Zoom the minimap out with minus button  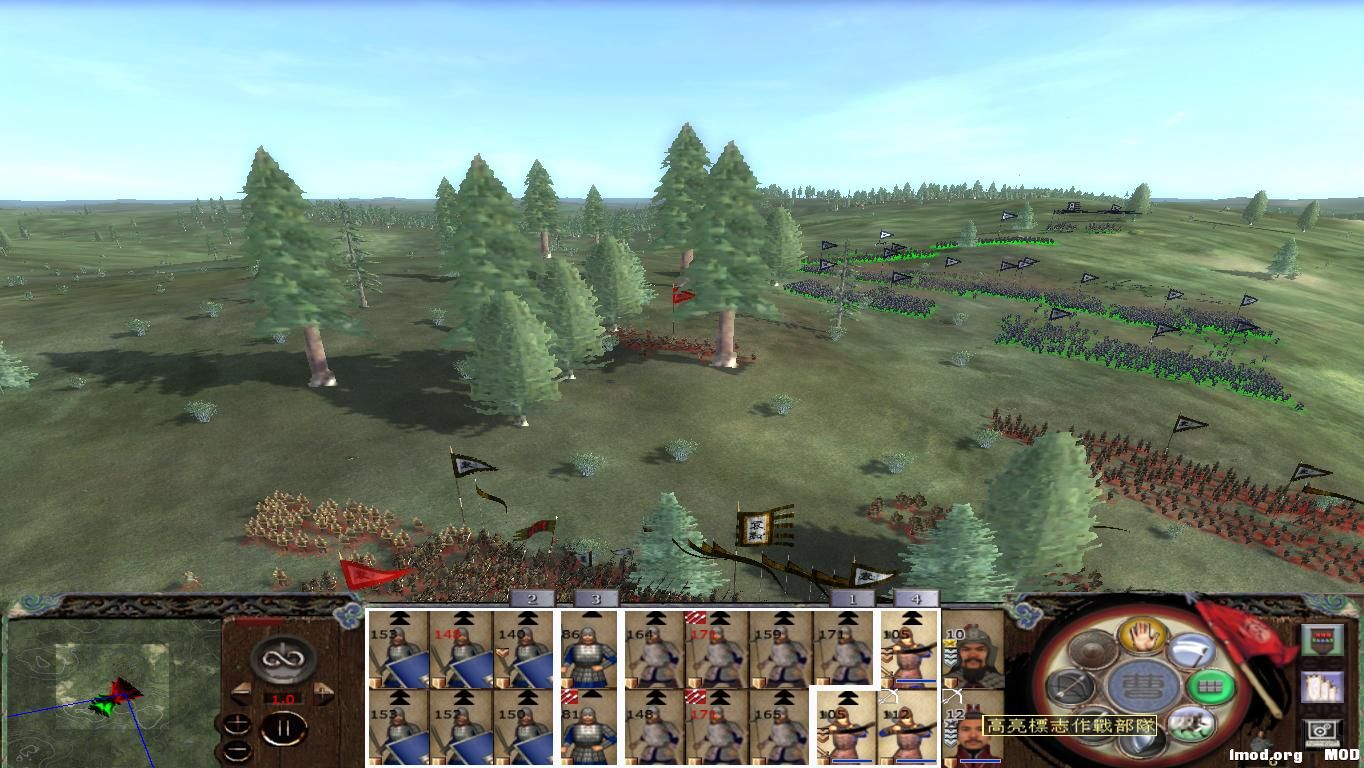click(238, 751)
